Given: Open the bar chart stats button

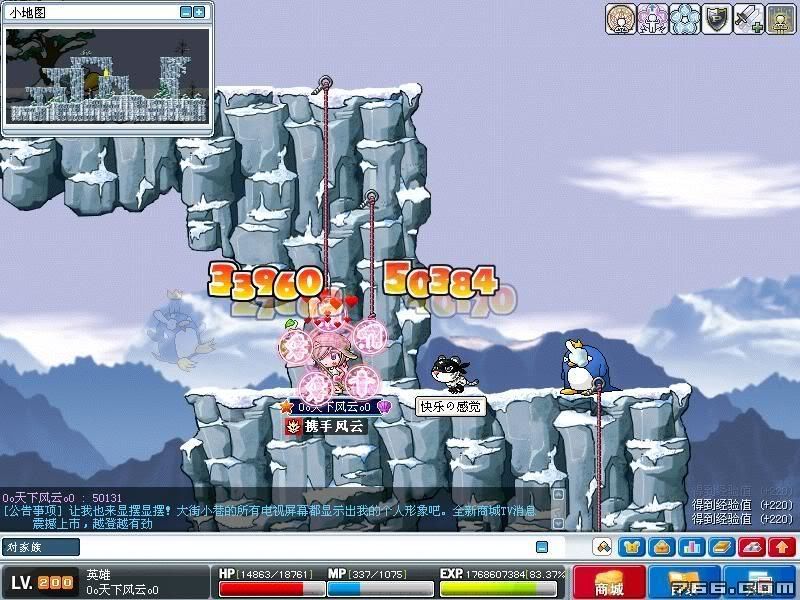Looking at the screenshot, I should click(x=691, y=547).
